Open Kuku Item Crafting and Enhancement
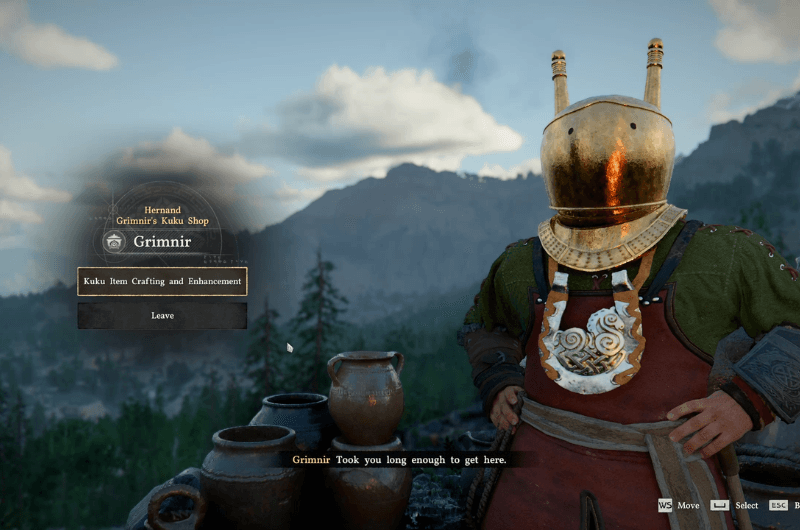800x530 pixels. (x=162, y=281)
